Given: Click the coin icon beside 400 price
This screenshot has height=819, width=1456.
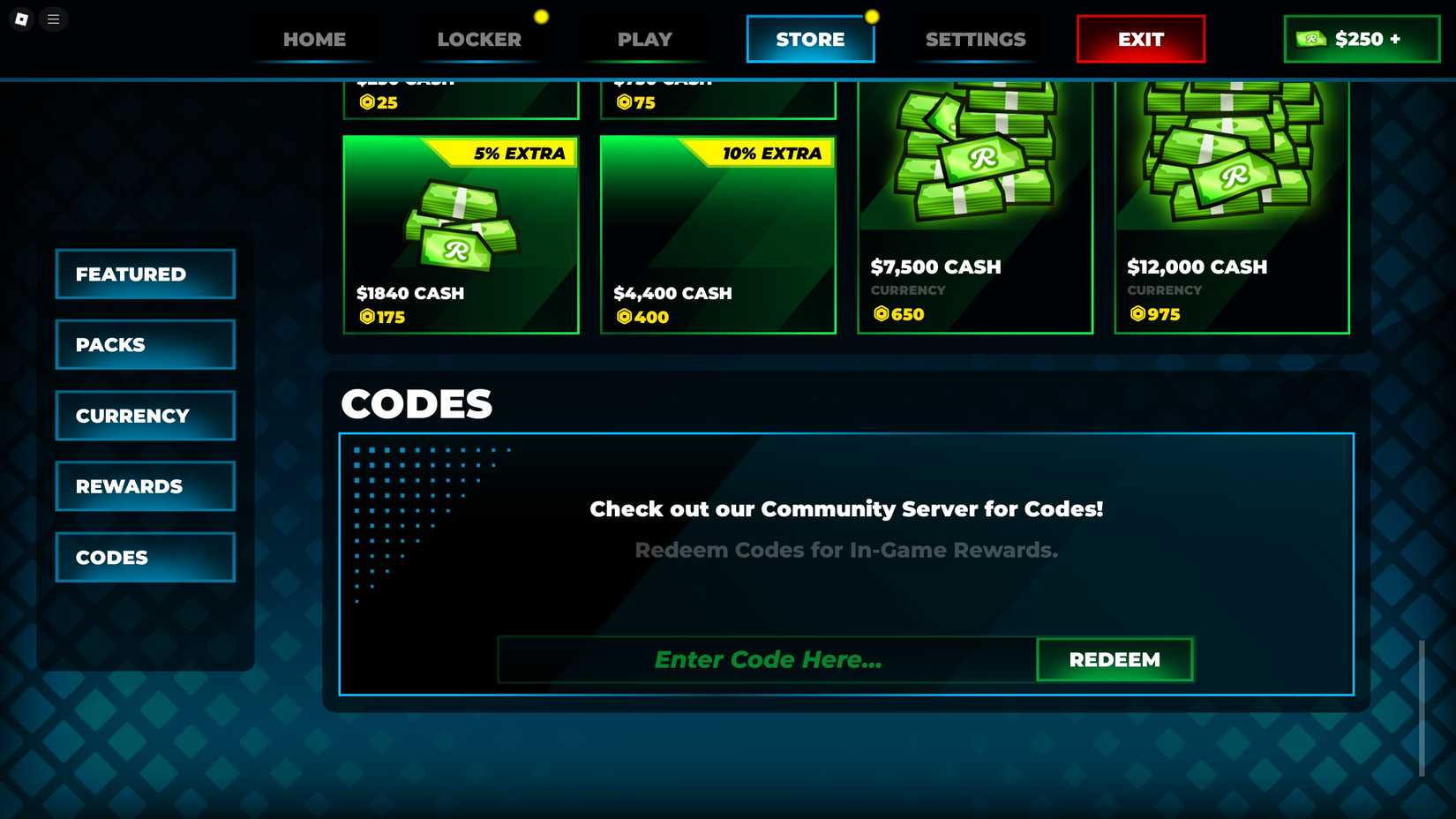Looking at the screenshot, I should (624, 317).
